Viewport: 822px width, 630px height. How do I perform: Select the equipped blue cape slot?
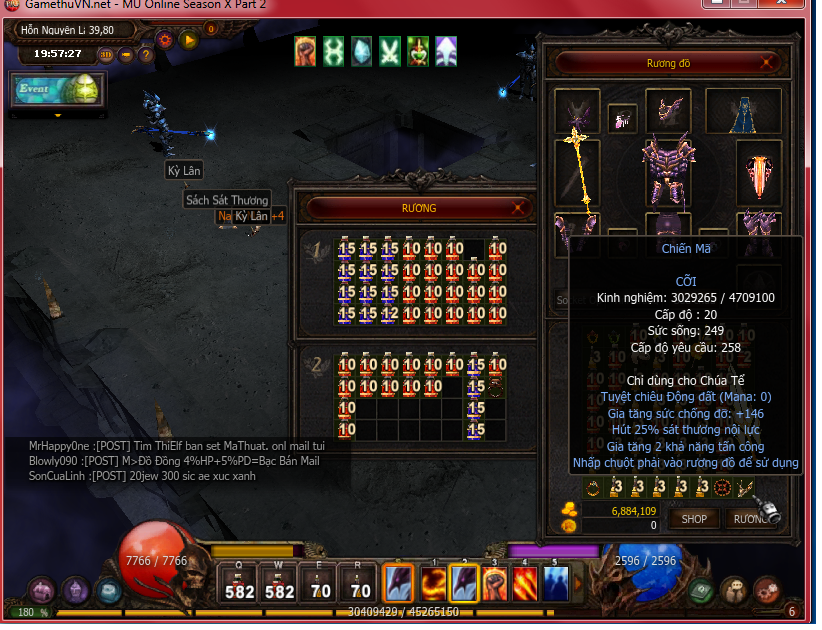point(741,111)
